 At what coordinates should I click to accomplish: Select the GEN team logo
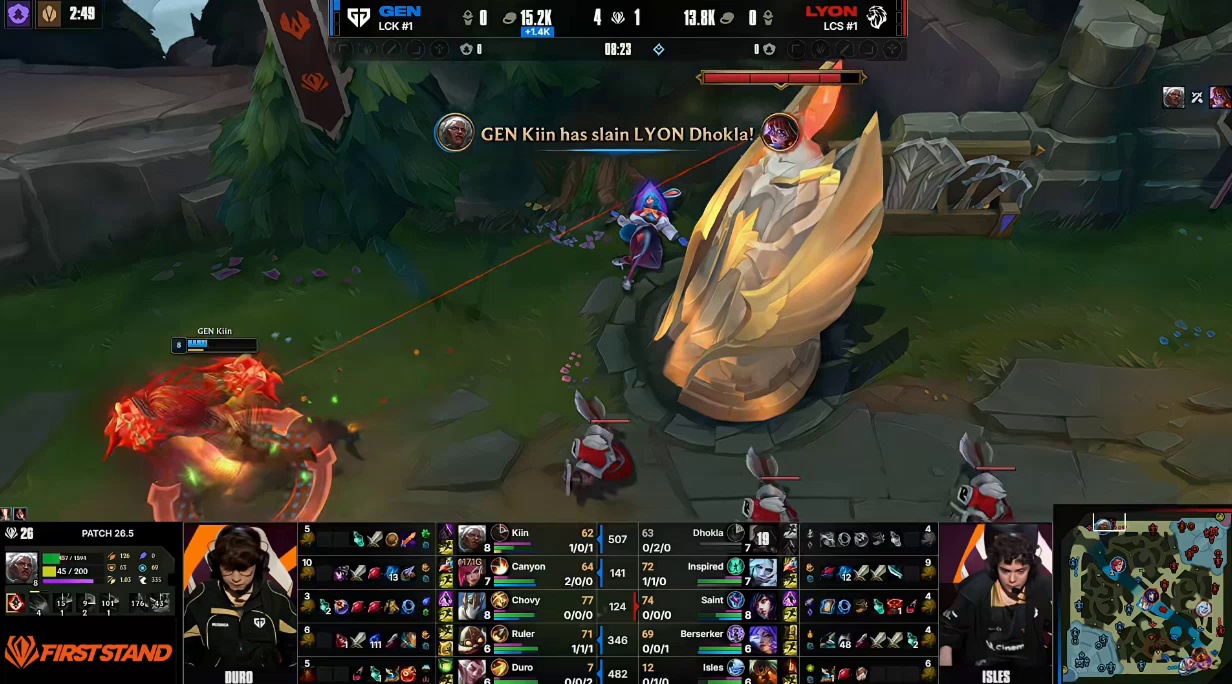pyautogui.click(x=357, y=17)
